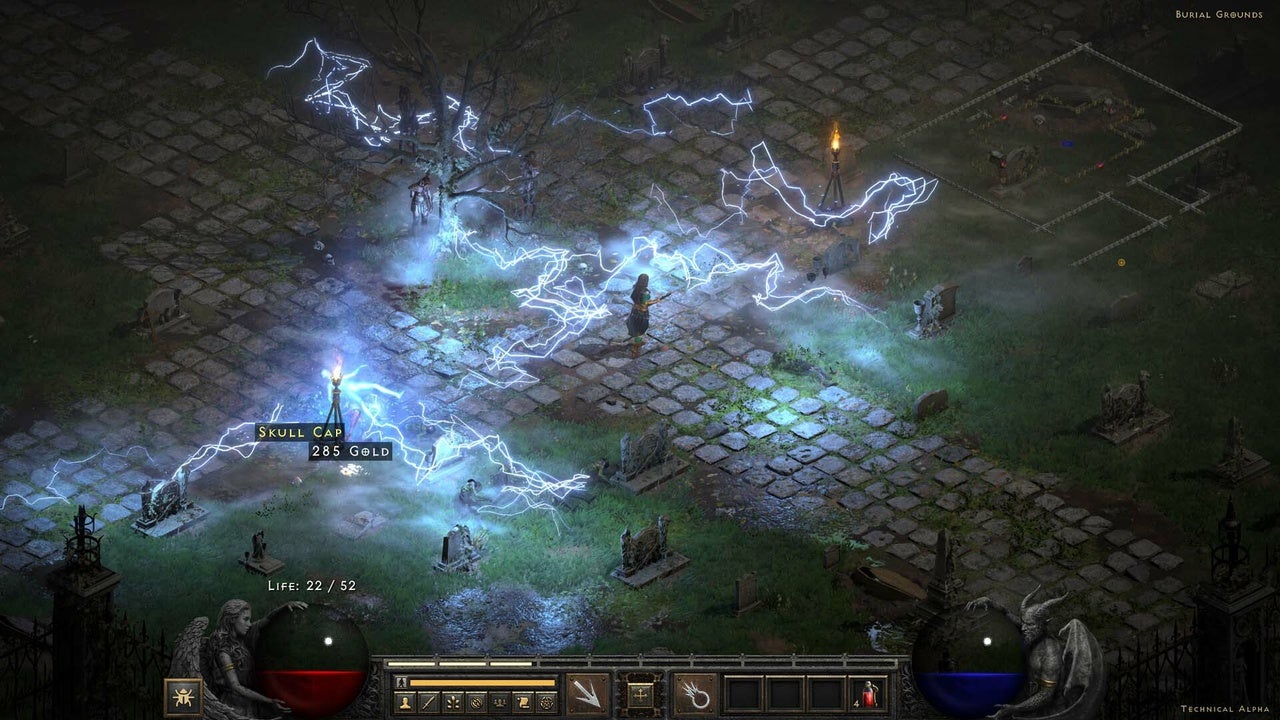Click the running-figure stamina icon above the toolbar
The image size is (1280, 720).
pyautogui.click(x=400, y=682)
